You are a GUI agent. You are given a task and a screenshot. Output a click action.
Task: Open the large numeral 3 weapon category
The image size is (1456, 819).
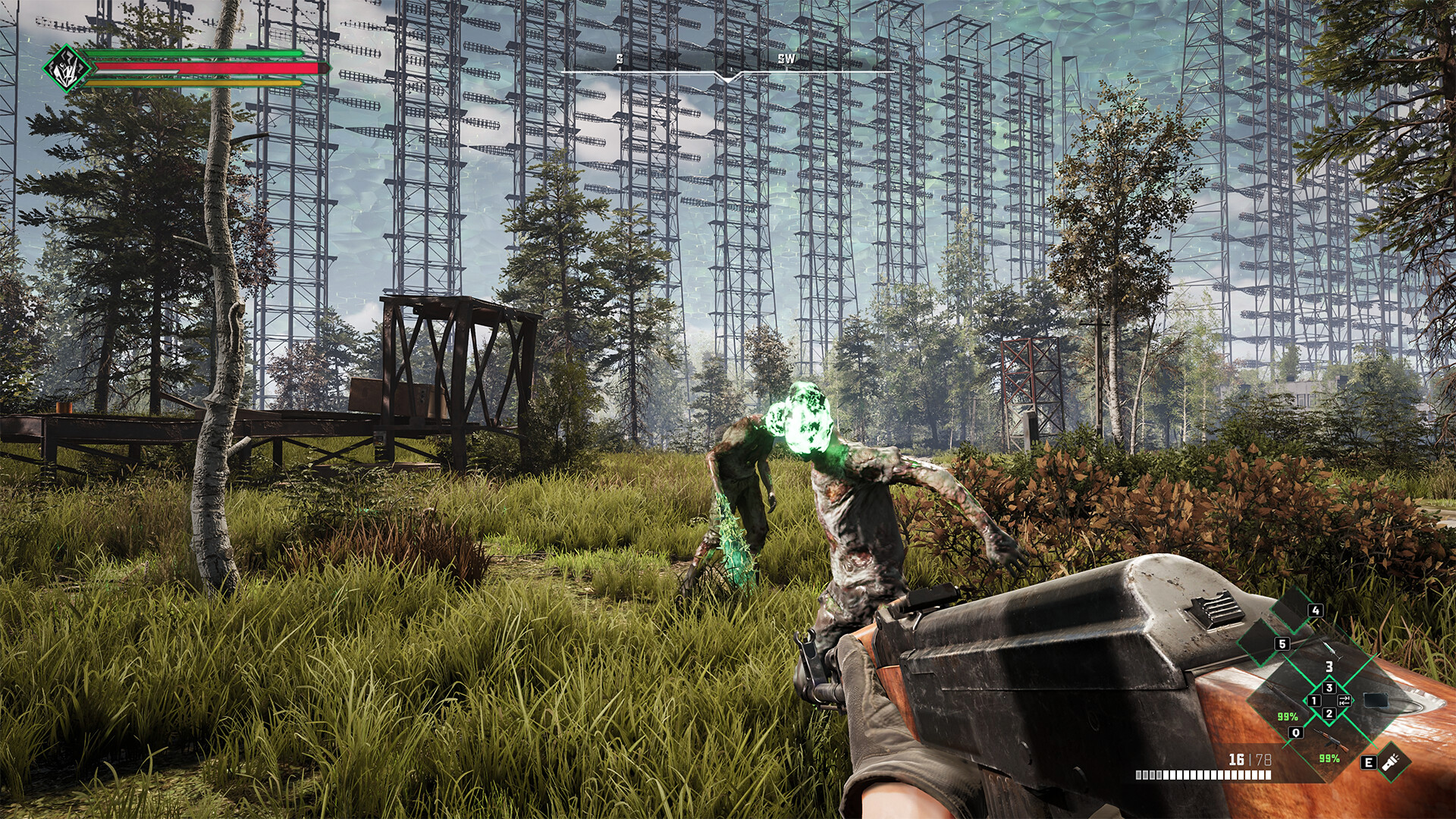(1330, 667)
